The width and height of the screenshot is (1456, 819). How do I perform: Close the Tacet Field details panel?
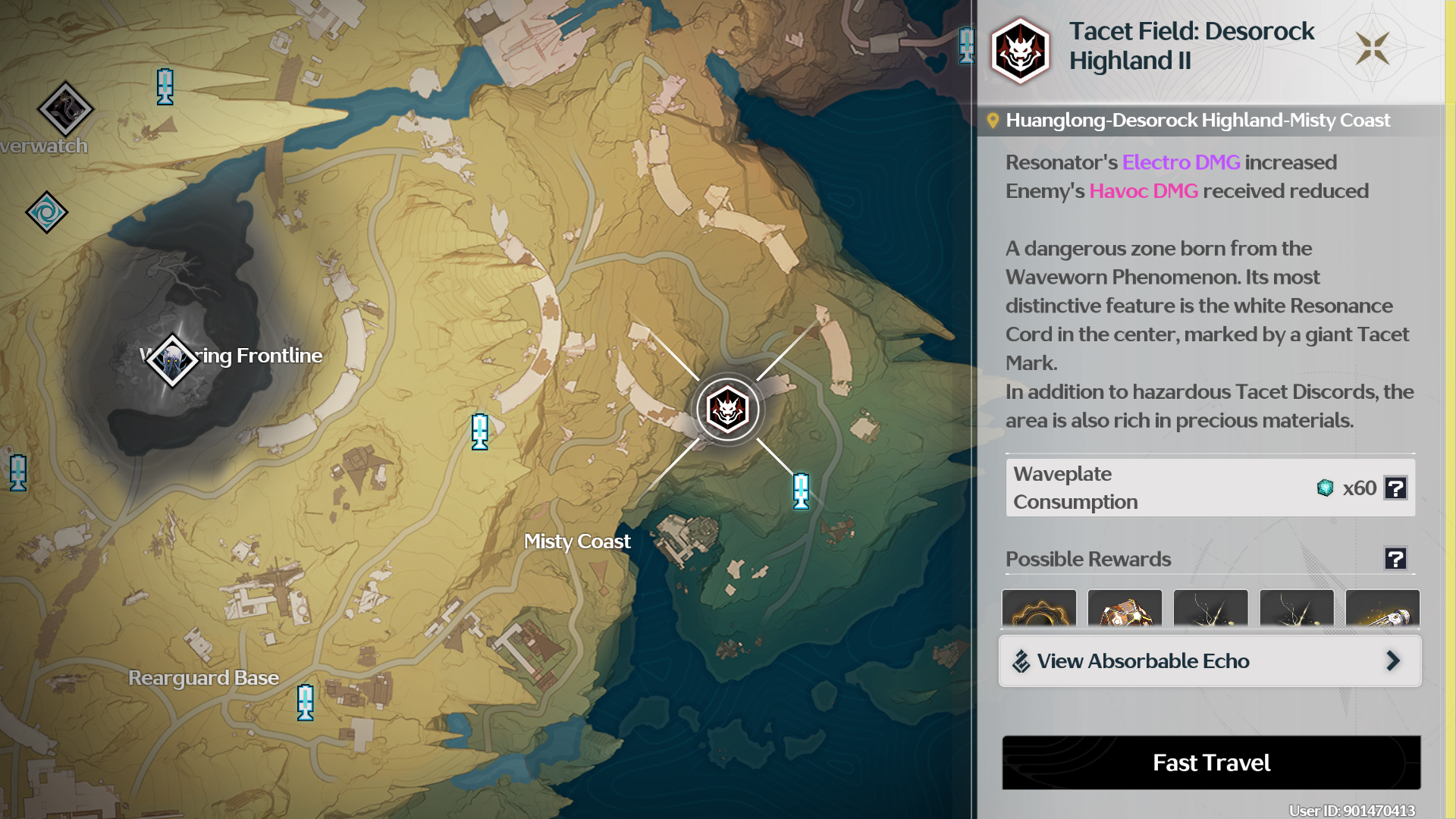[x=1373, y=49]
